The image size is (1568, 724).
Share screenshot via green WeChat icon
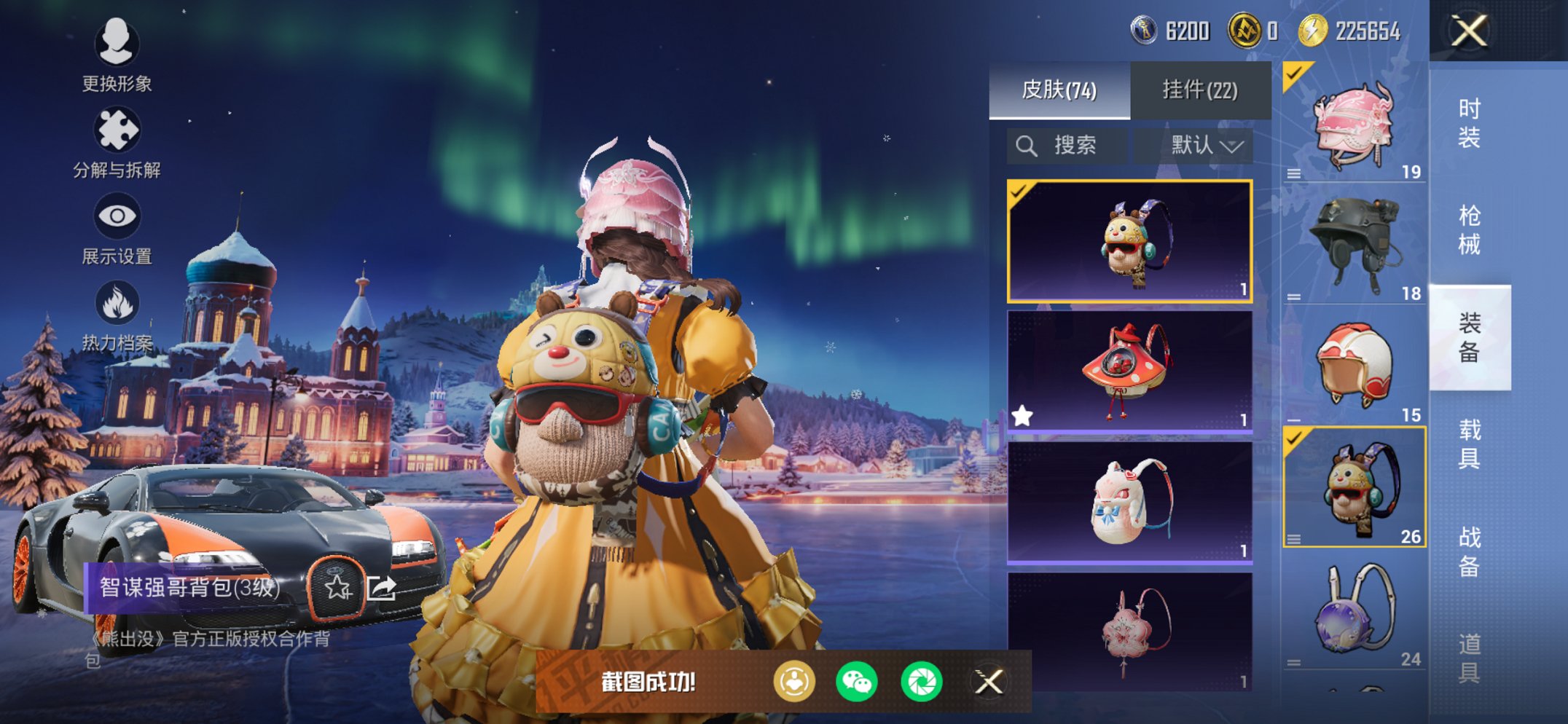[x=856, y=682]
